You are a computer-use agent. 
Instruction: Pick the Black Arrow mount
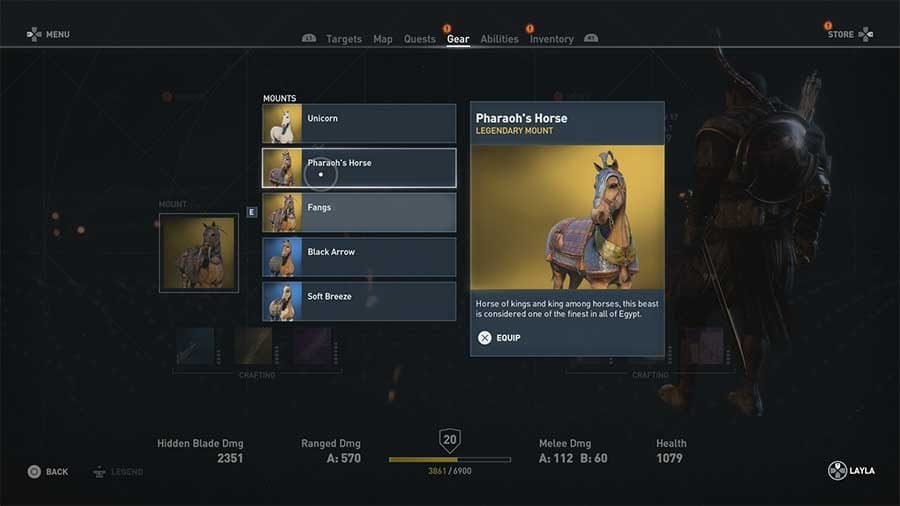[x=358, y=256]
